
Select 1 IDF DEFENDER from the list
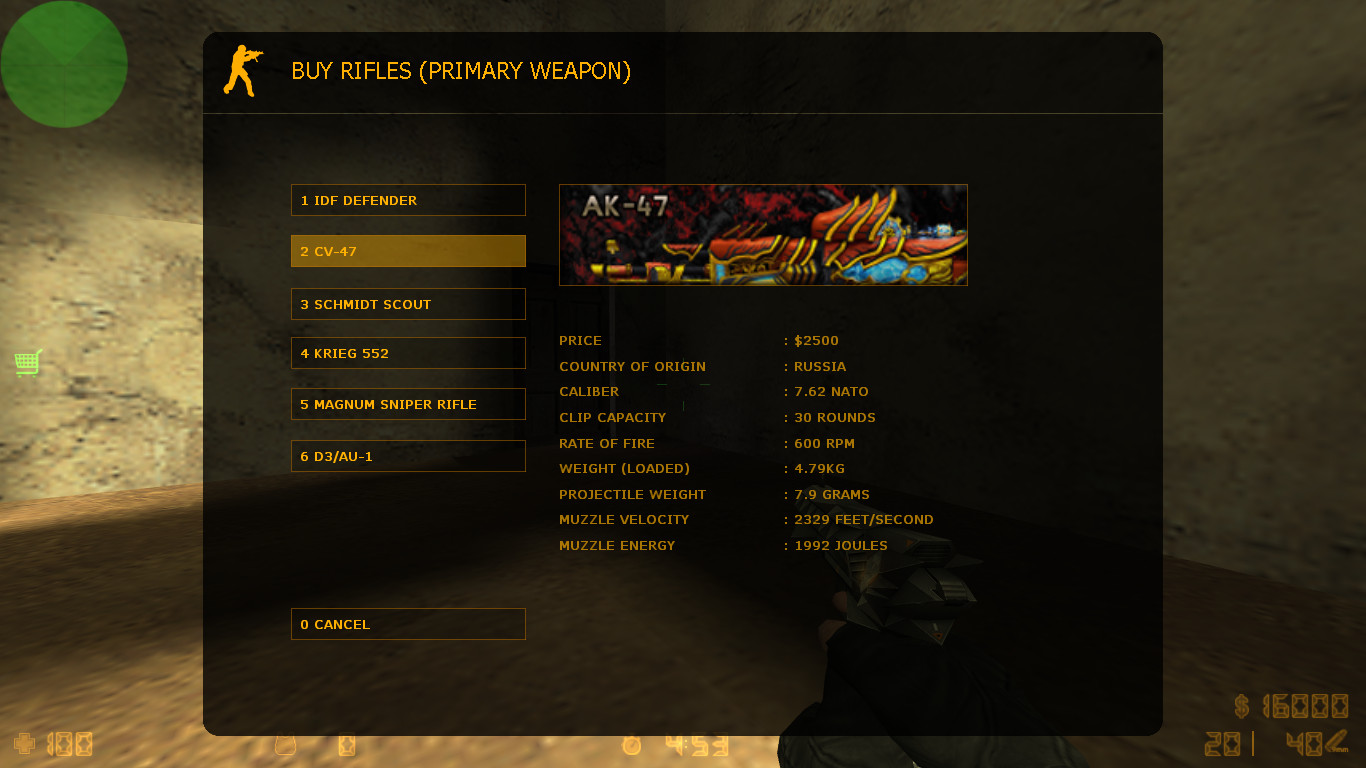(407, 199)
